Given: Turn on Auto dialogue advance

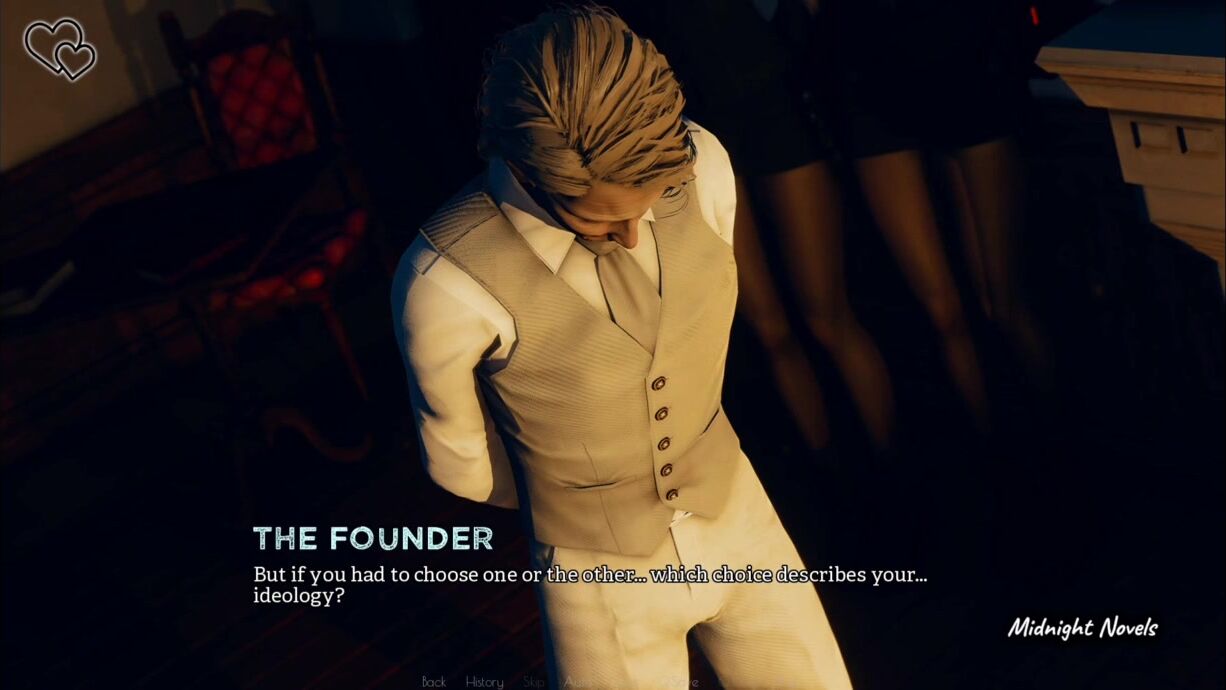Looking at the screenshot, I should pos(578,682).
